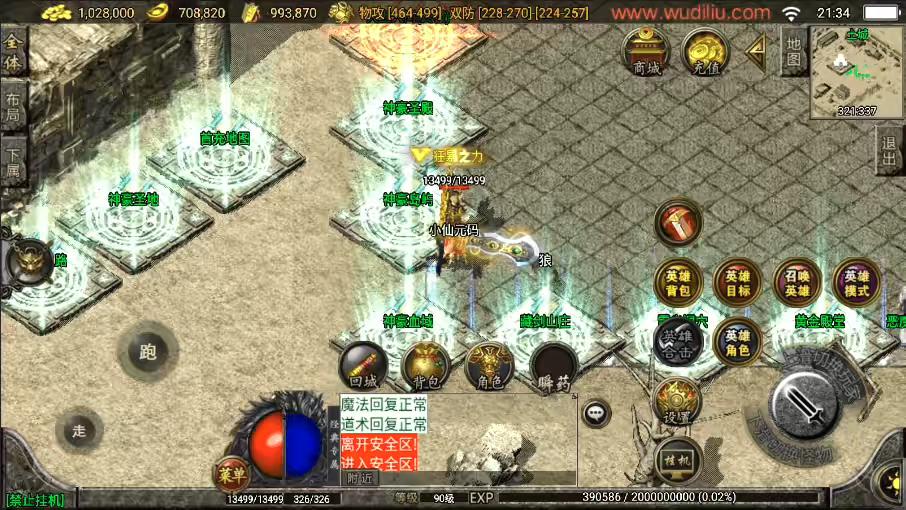Open the 英雄背包 hero bag
The height and width of the screenshot is (510, 906).
(x=678, y=283)
